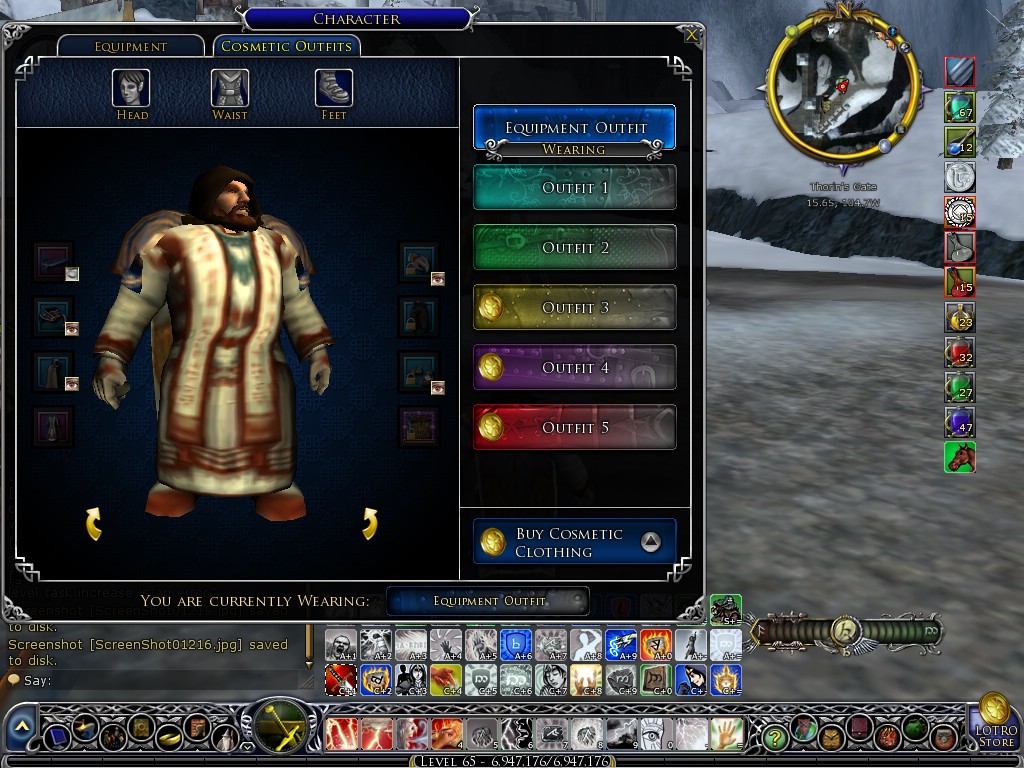This screenshot has width=1024, height=768.
Task: Open the green question mark help button
Action: coord(774,737)
